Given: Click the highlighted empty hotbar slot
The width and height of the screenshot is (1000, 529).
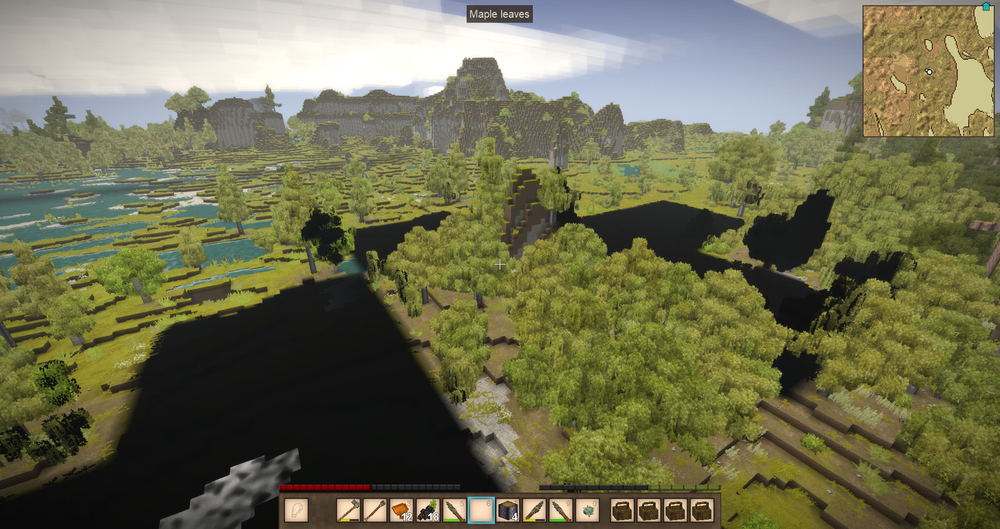Looking at the screenshot, I should [481, 510].
